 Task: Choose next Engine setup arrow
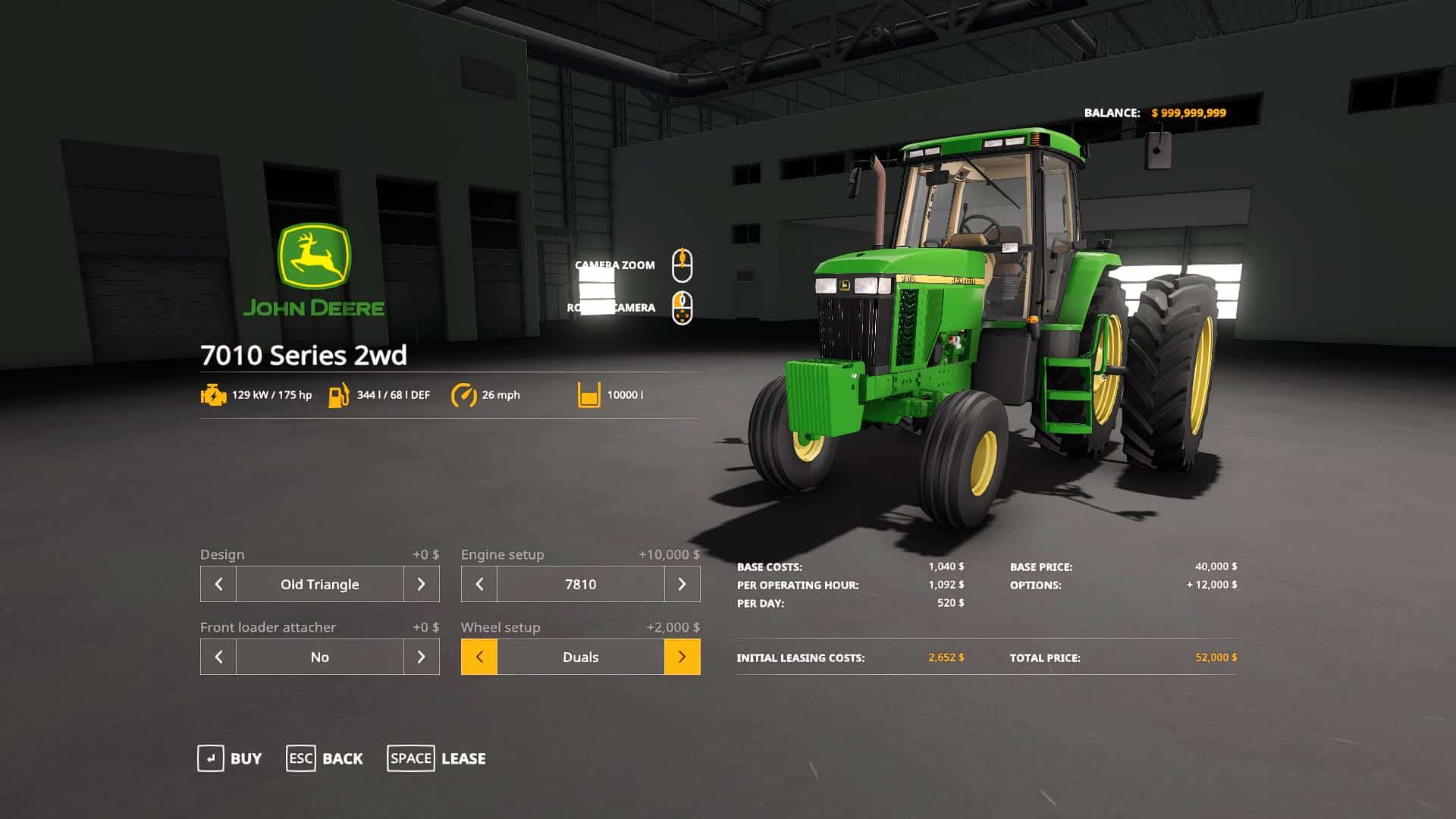click(x=682, y=584)
